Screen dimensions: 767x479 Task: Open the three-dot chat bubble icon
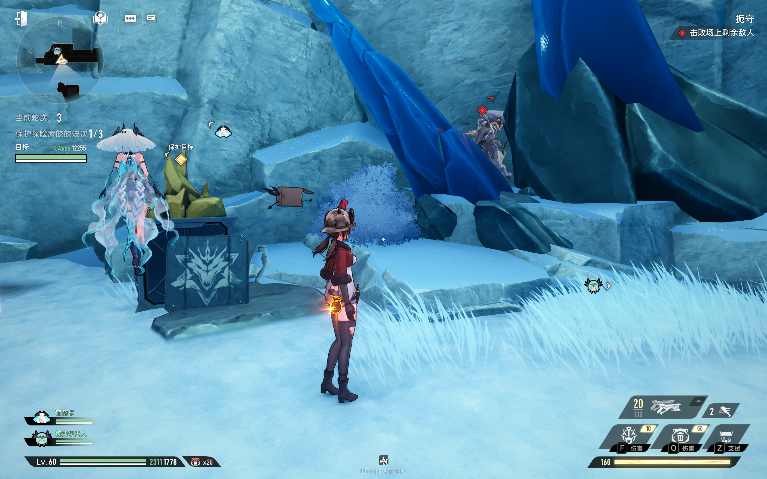(x=130, y=17)
